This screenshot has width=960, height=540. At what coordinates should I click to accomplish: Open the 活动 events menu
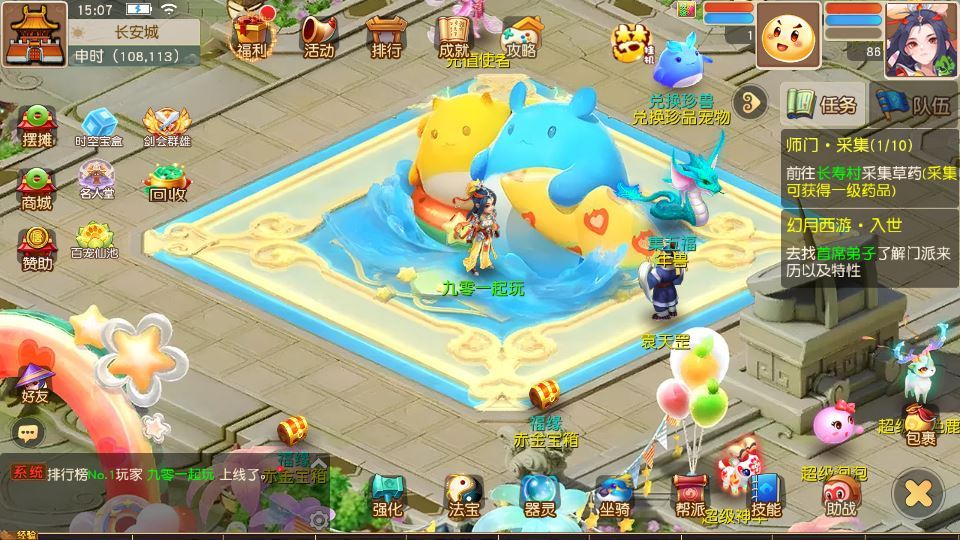tap(318, 35)
